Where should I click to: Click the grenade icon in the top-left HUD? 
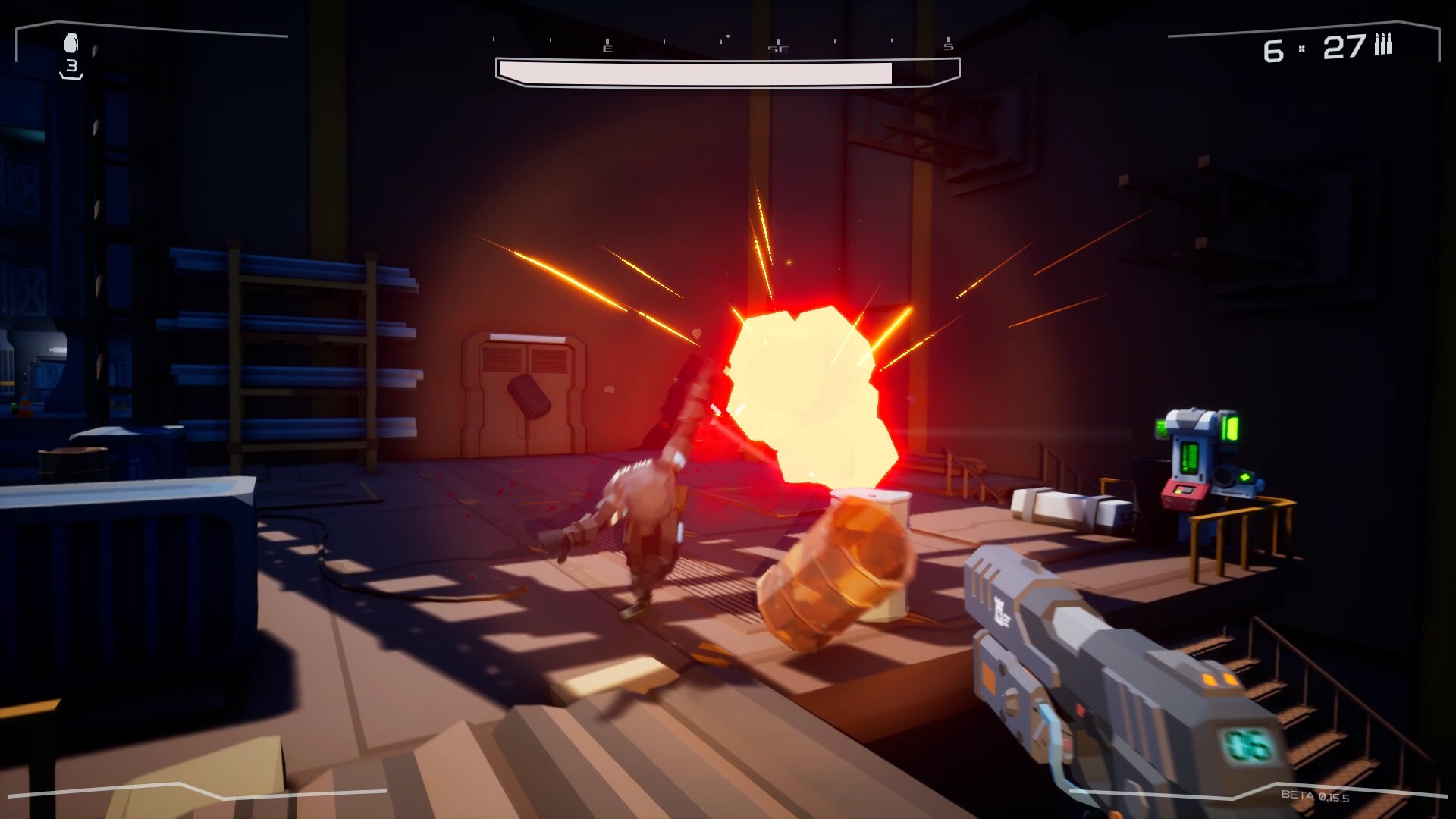coord(72,42)
